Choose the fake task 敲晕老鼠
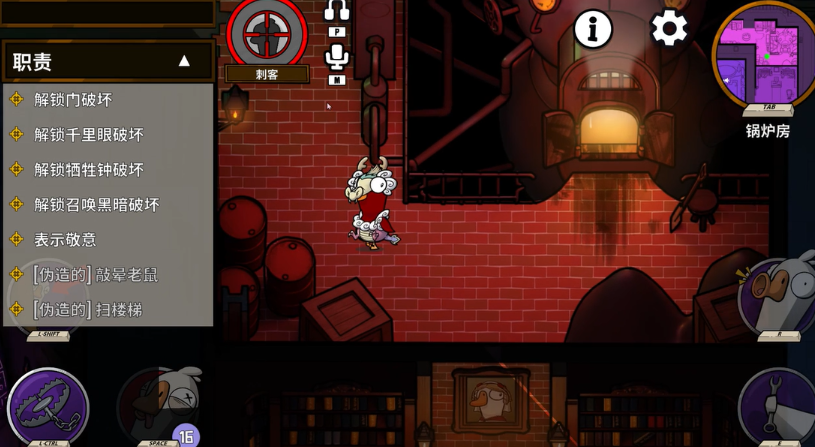 tap(95, 275)
